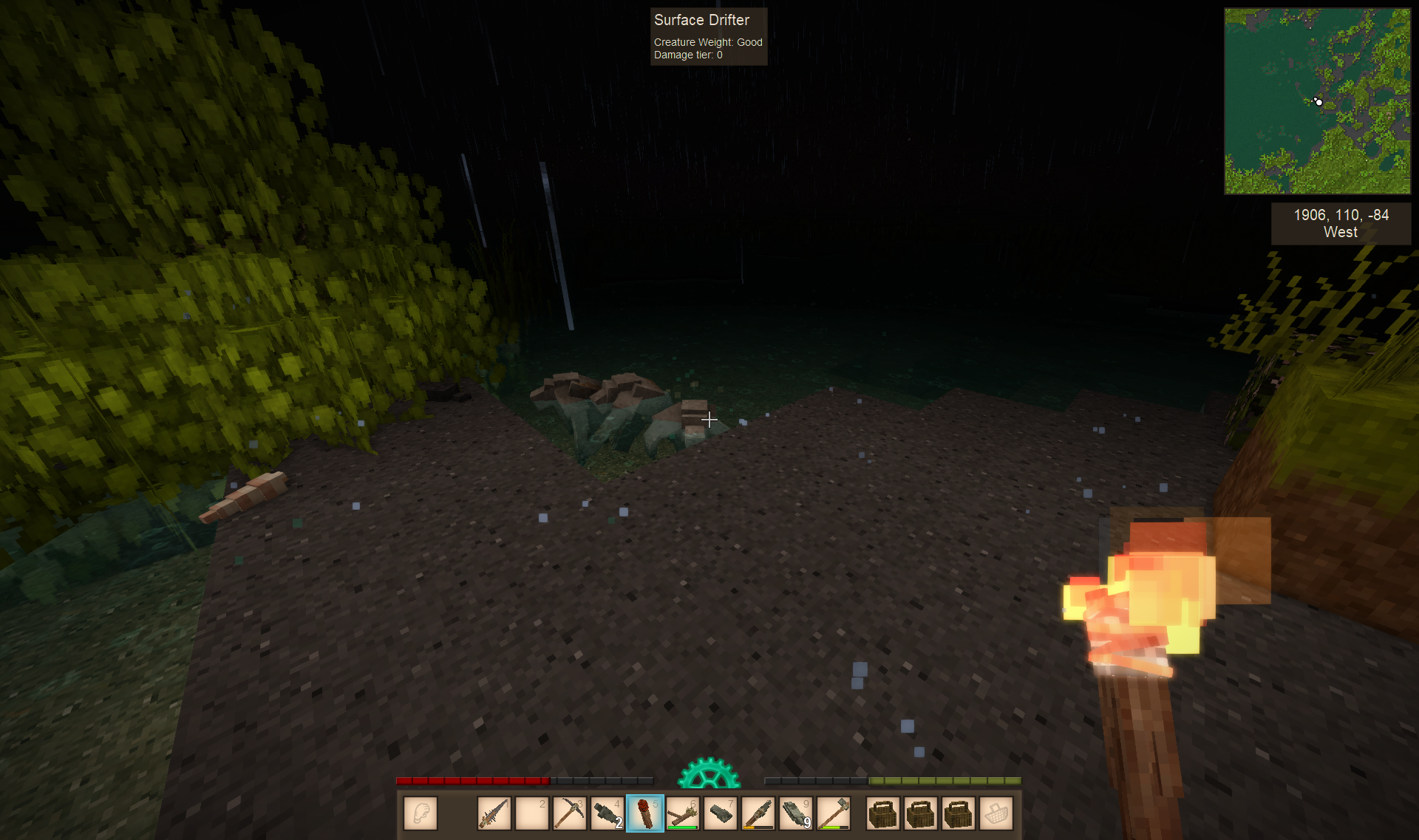This screenshot has width=1419, height=840.
Task: Select the pickaxe hotbar slot
Action: click(x=569, y=813)
